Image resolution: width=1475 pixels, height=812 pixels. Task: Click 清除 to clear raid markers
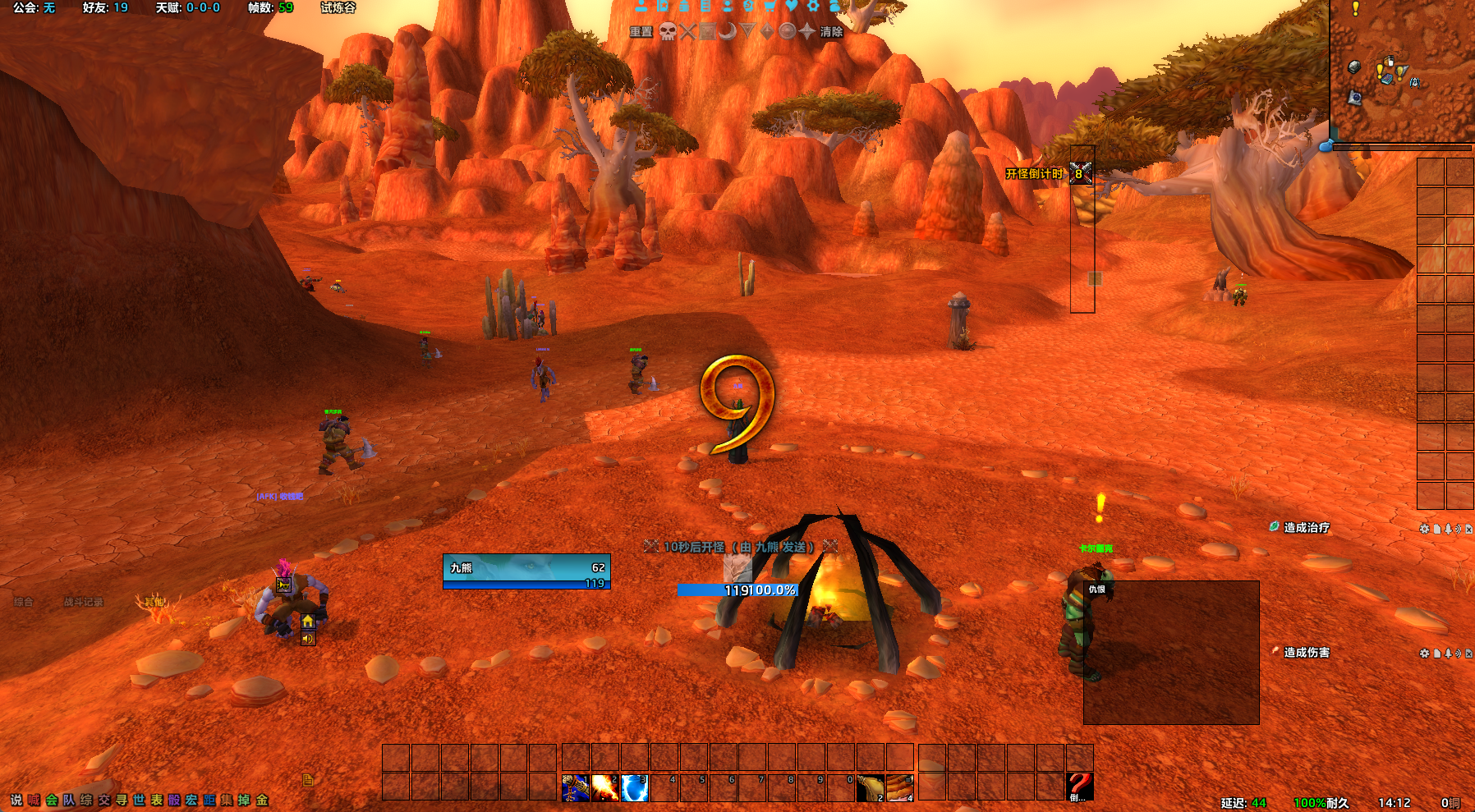pos(831,32)
